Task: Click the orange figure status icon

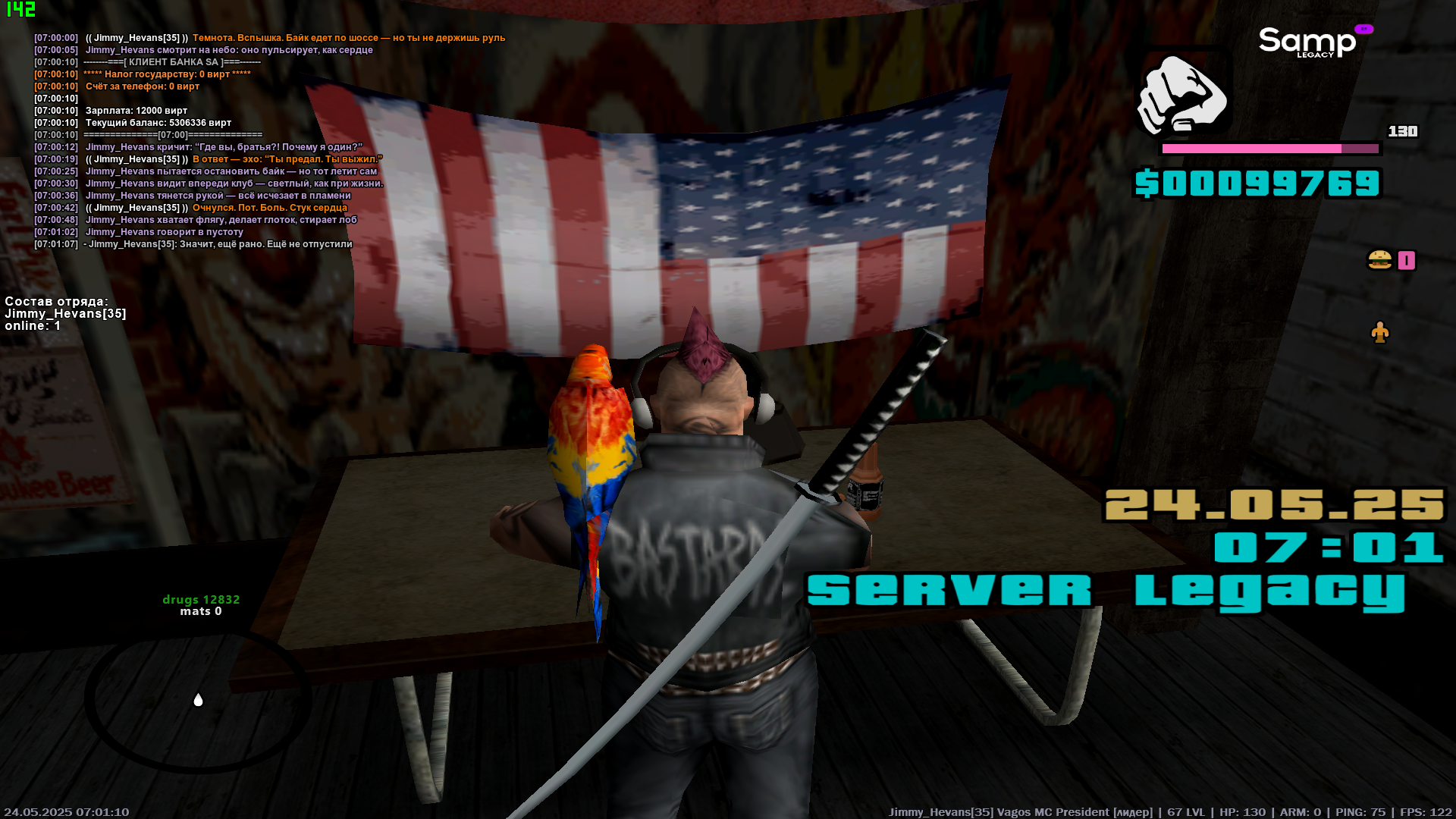Action: coord(1379,332)
